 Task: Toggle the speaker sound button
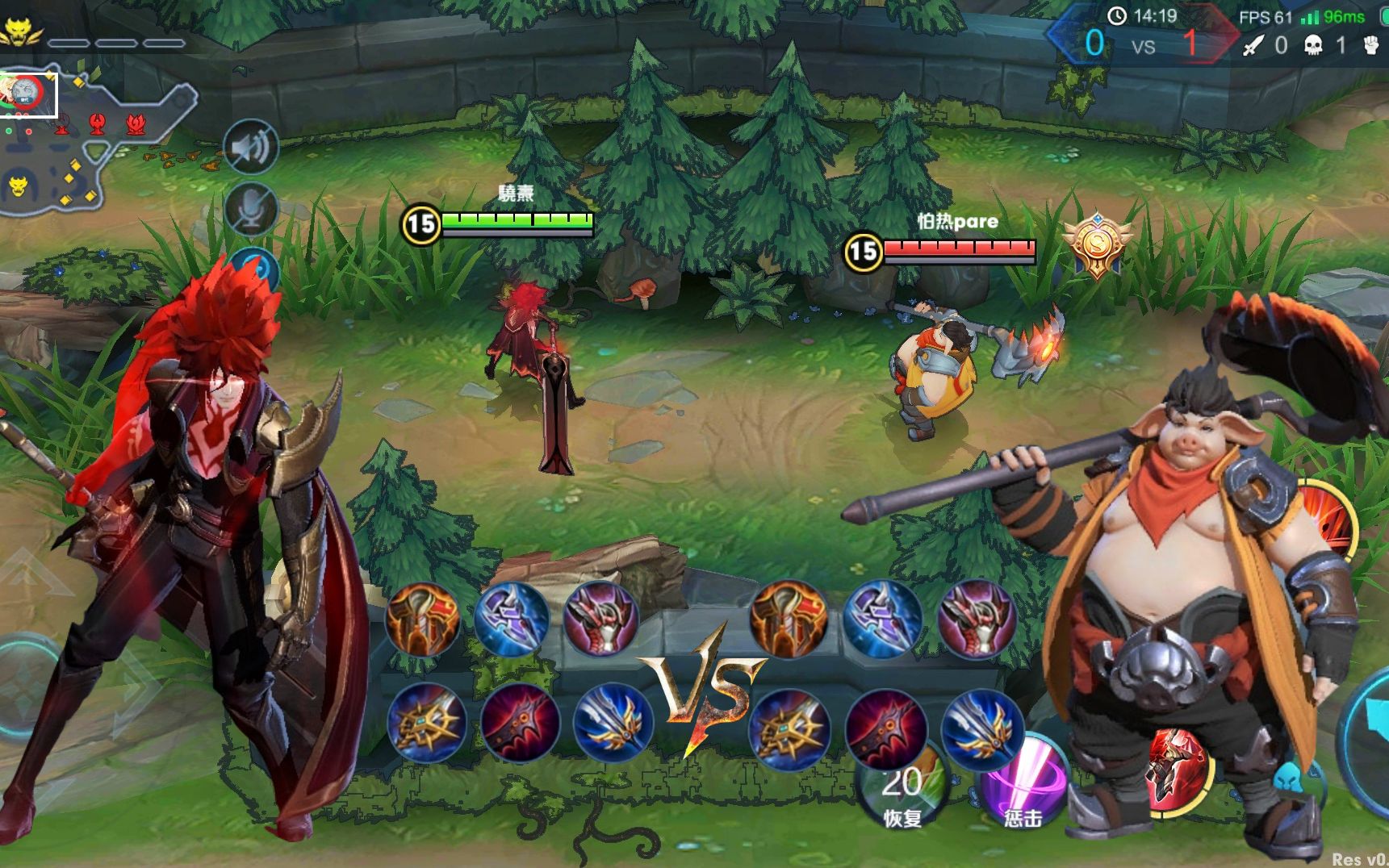[x=250, y=147]
